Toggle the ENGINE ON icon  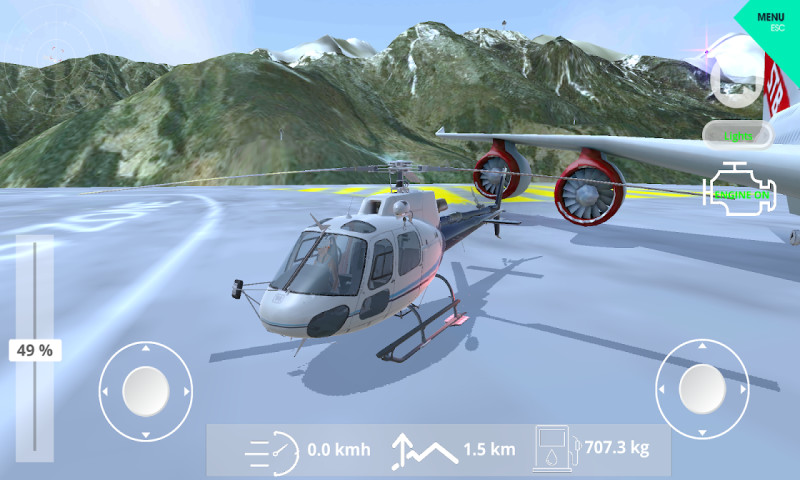click(x=741, y=187)
